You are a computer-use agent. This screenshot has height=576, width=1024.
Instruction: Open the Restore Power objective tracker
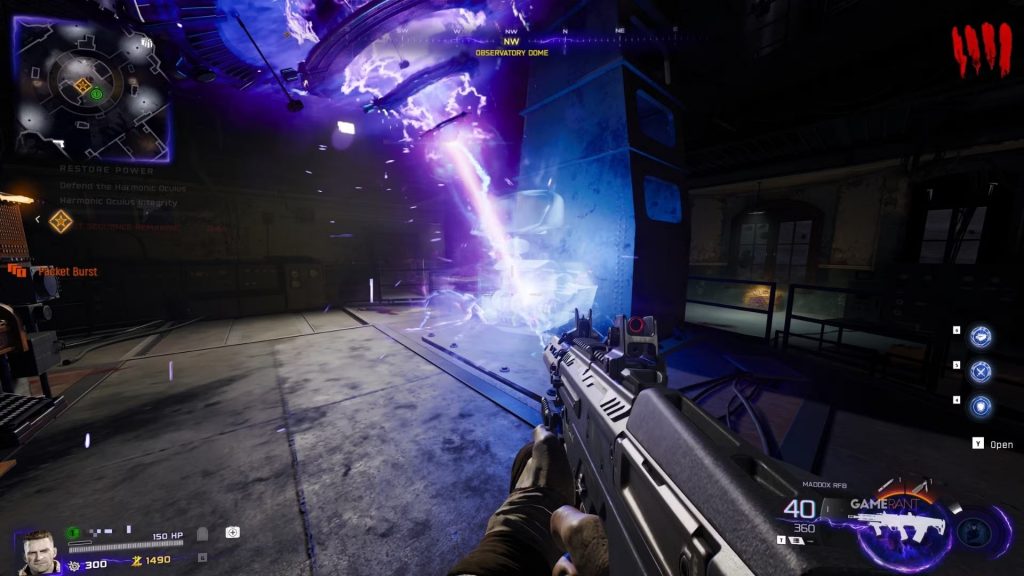pyautogui.click(x=107, y=170)
